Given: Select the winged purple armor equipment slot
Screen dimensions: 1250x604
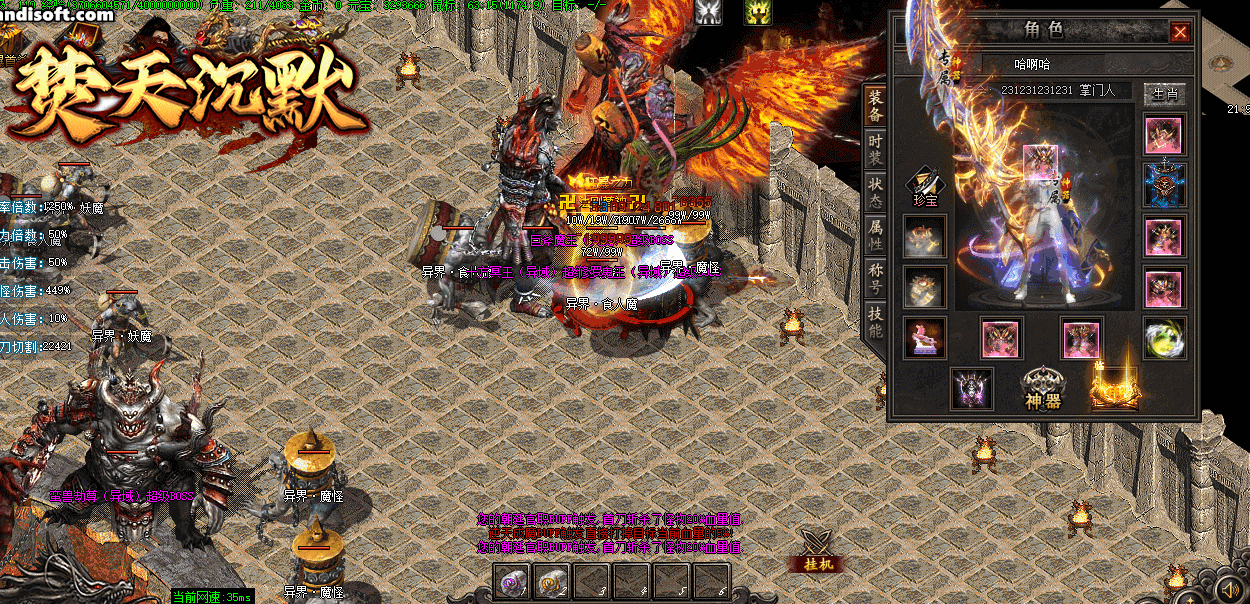Looking at the screenshot, I should 971,389.
